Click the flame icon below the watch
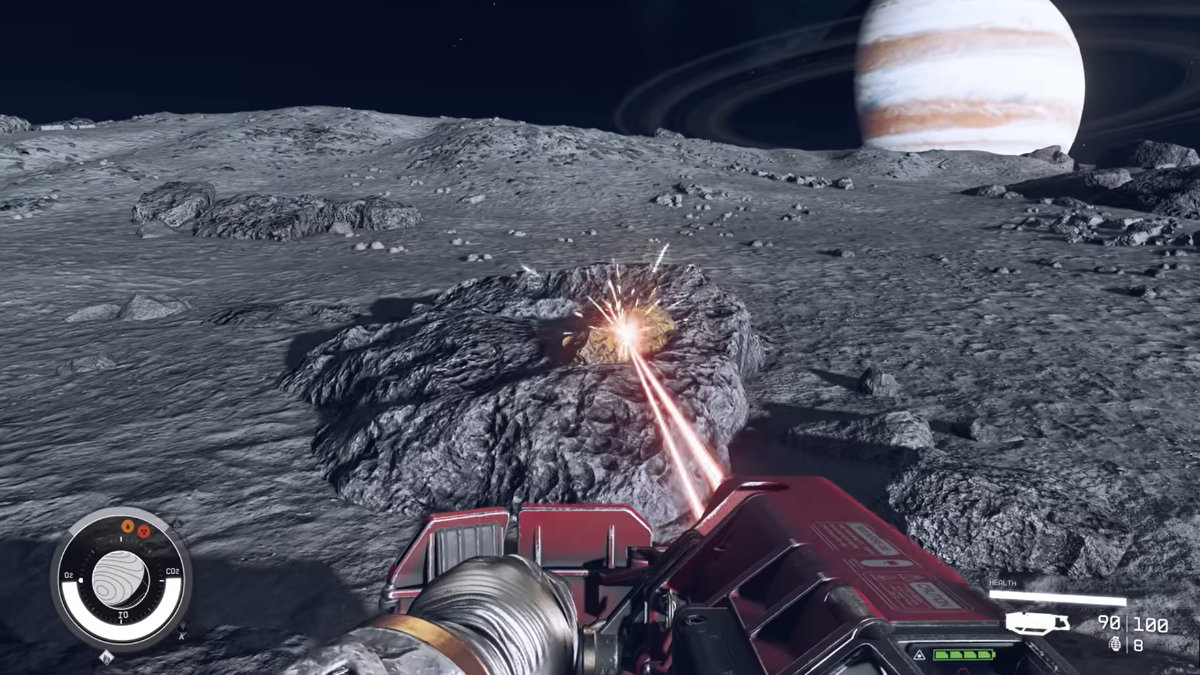1200x675 pixels. (x=106, y=658)
